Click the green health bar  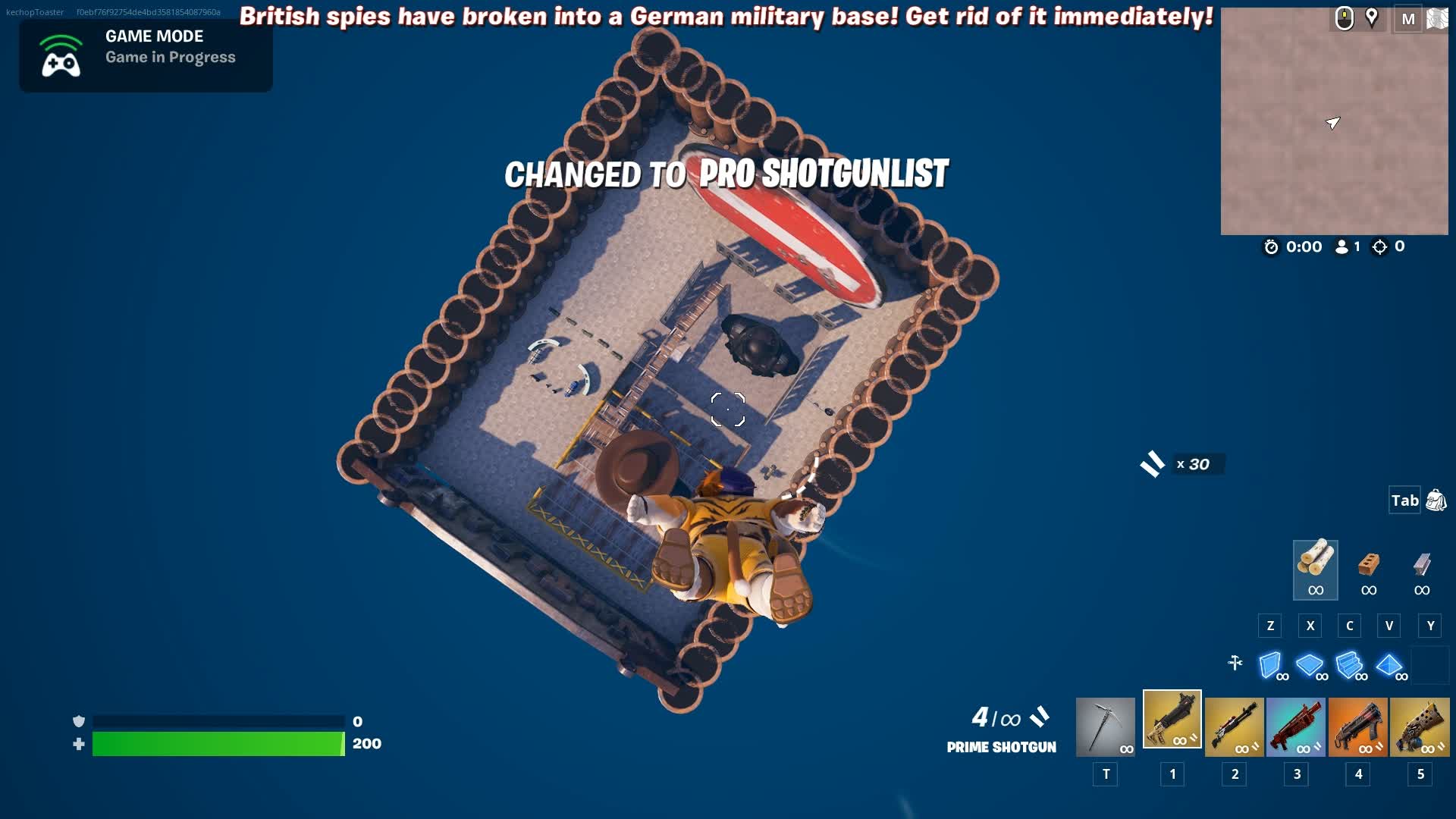[x=216, y=744]
